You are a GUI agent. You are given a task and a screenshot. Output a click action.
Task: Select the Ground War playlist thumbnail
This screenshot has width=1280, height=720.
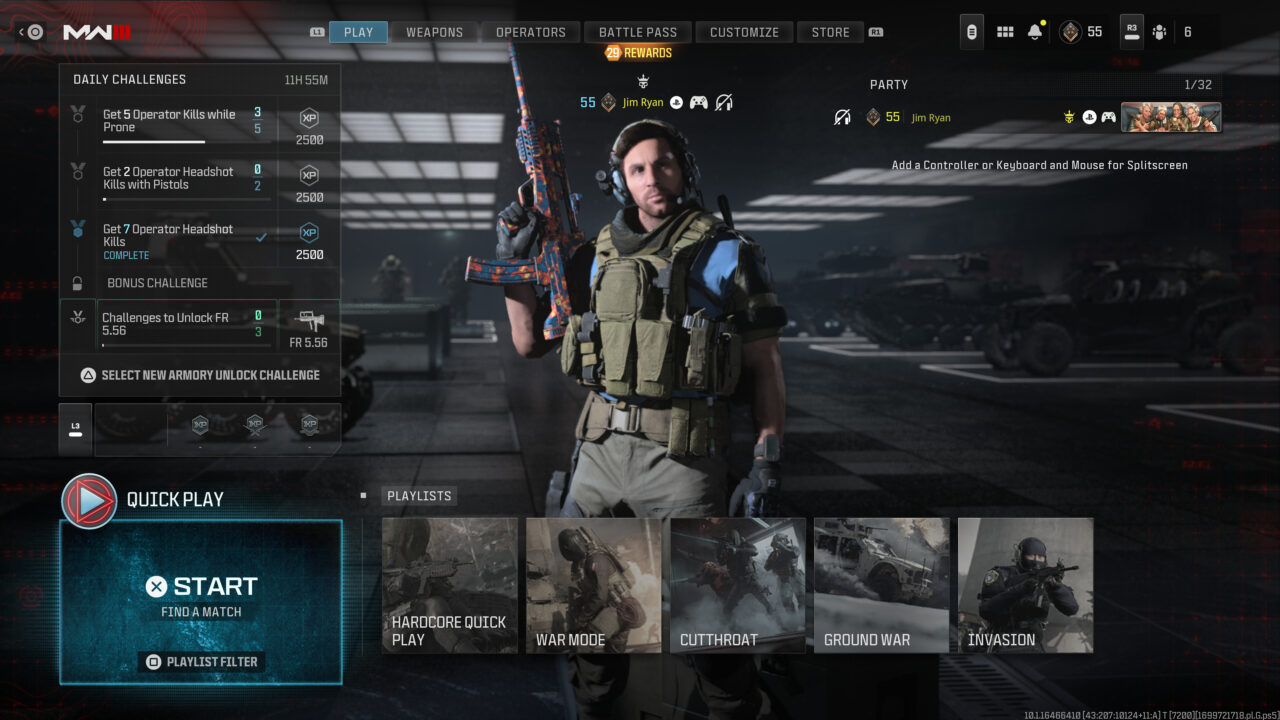[x=881, y=584]
